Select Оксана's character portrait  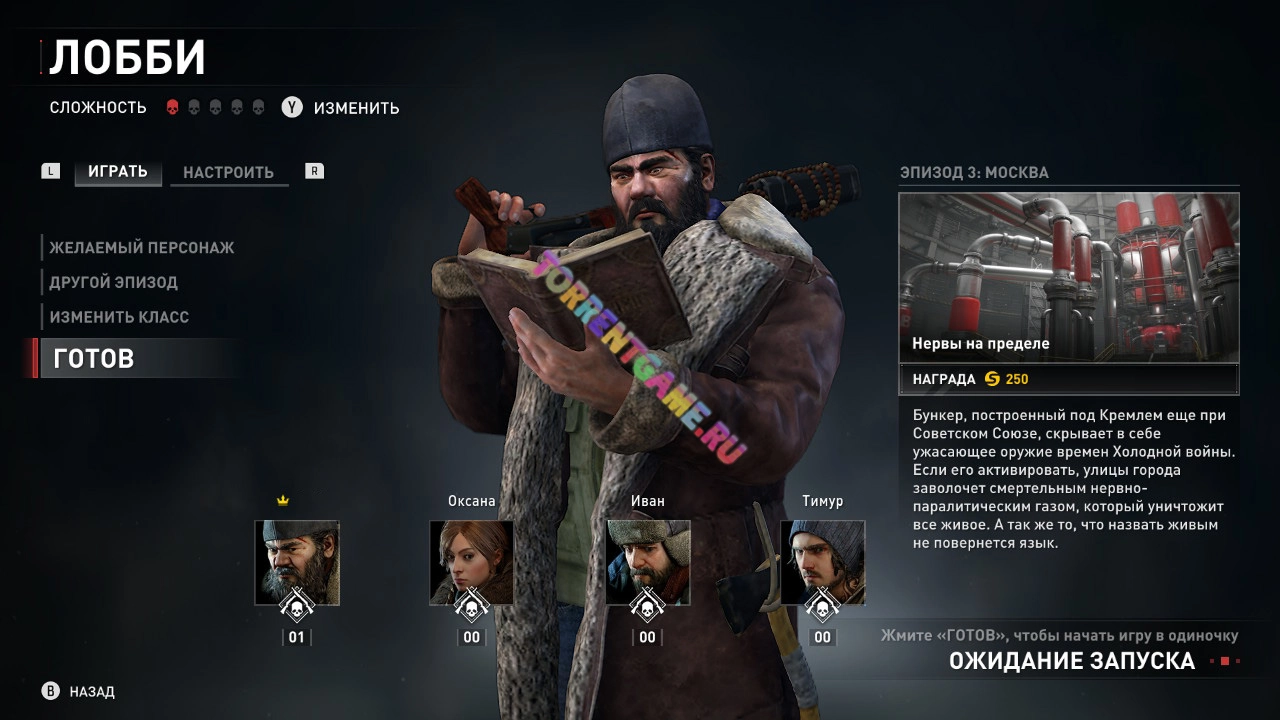[x=471, y=562]
